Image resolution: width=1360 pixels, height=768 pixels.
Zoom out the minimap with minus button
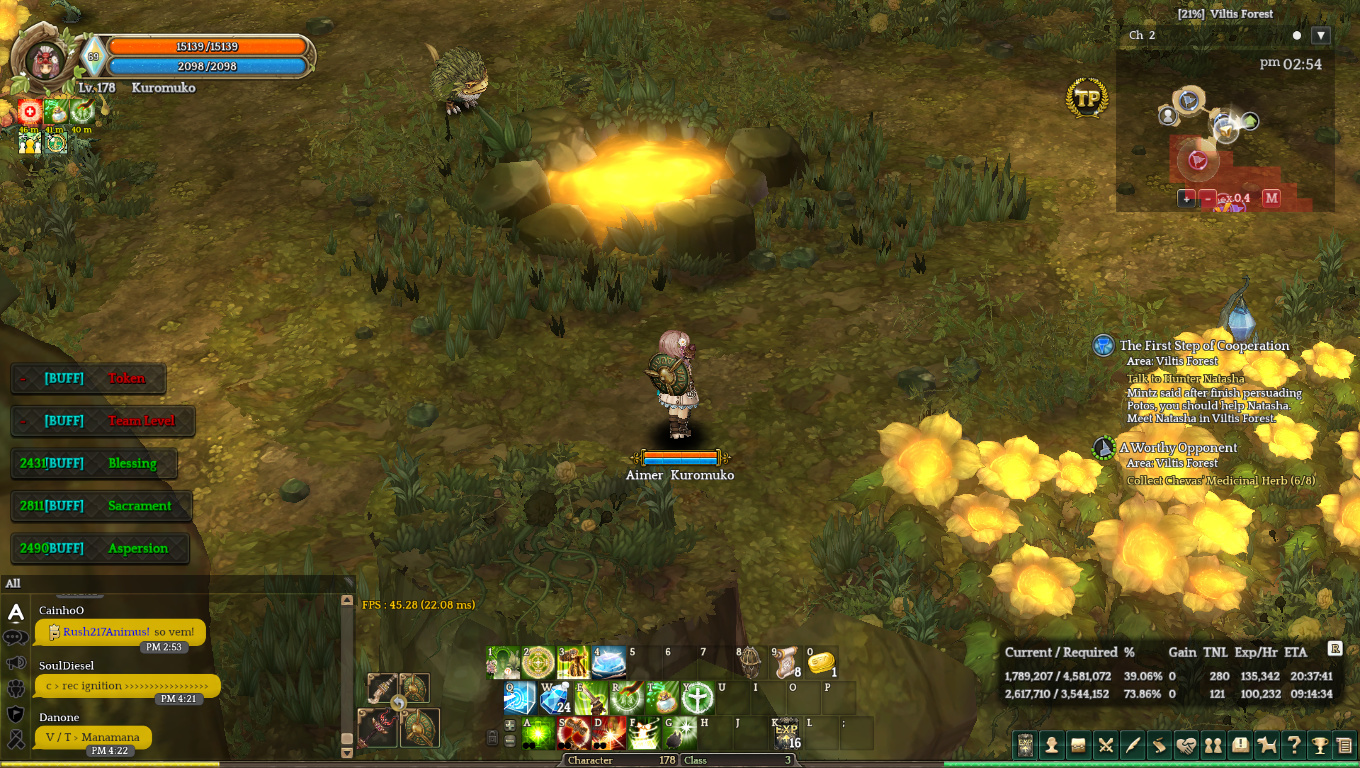[1208, 198]
